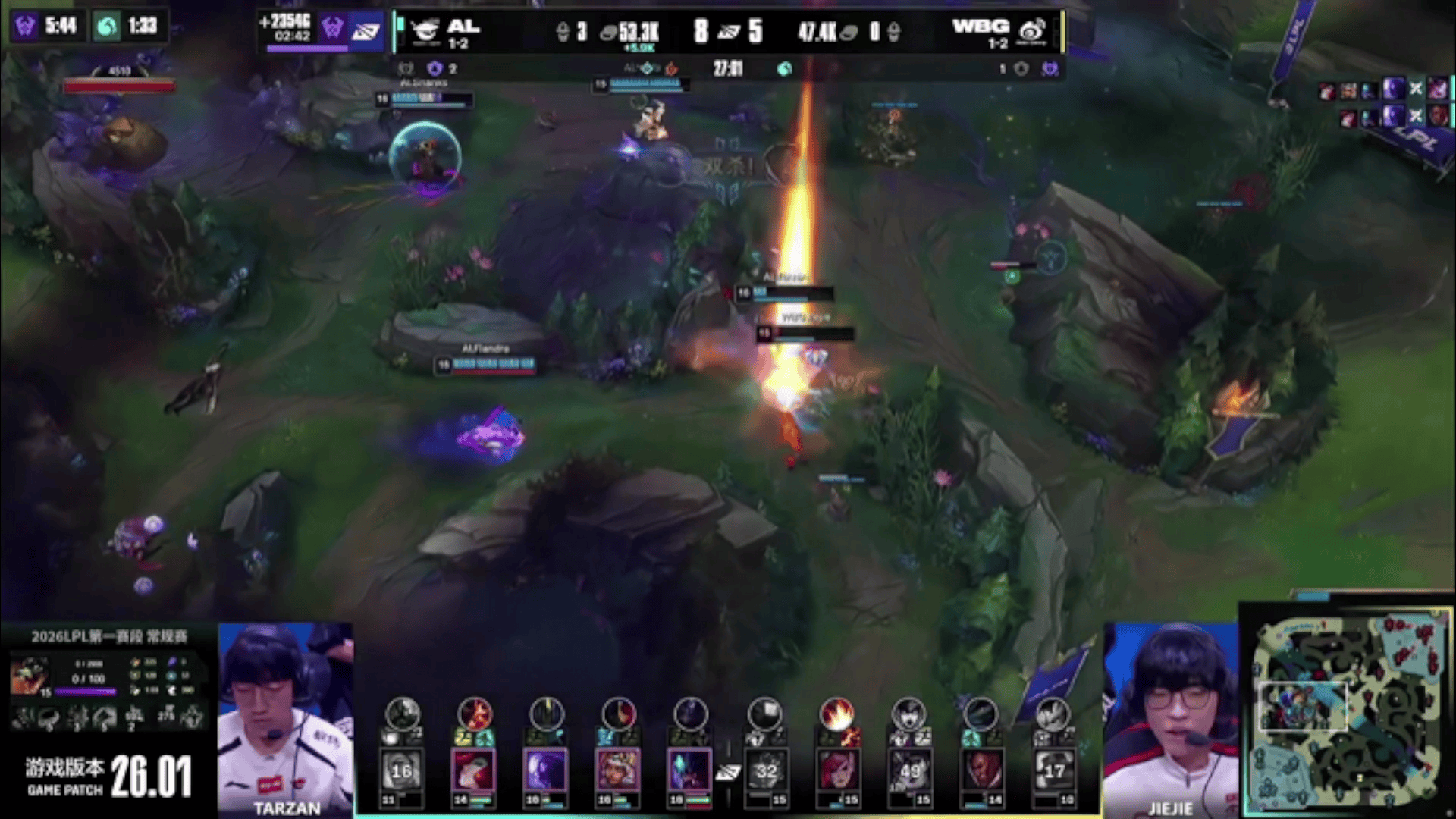Click the AL team logo on scoreboard
Viewport: 1456px width, 819px height.
[x=425, y=31]
